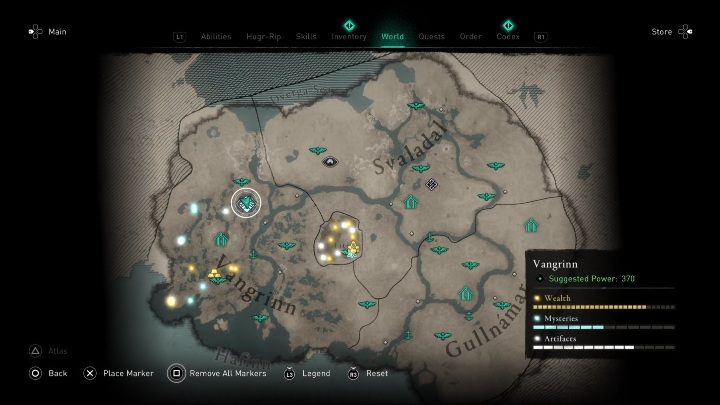
Task: Go back from the world map
Action: [x=48, y=373]
